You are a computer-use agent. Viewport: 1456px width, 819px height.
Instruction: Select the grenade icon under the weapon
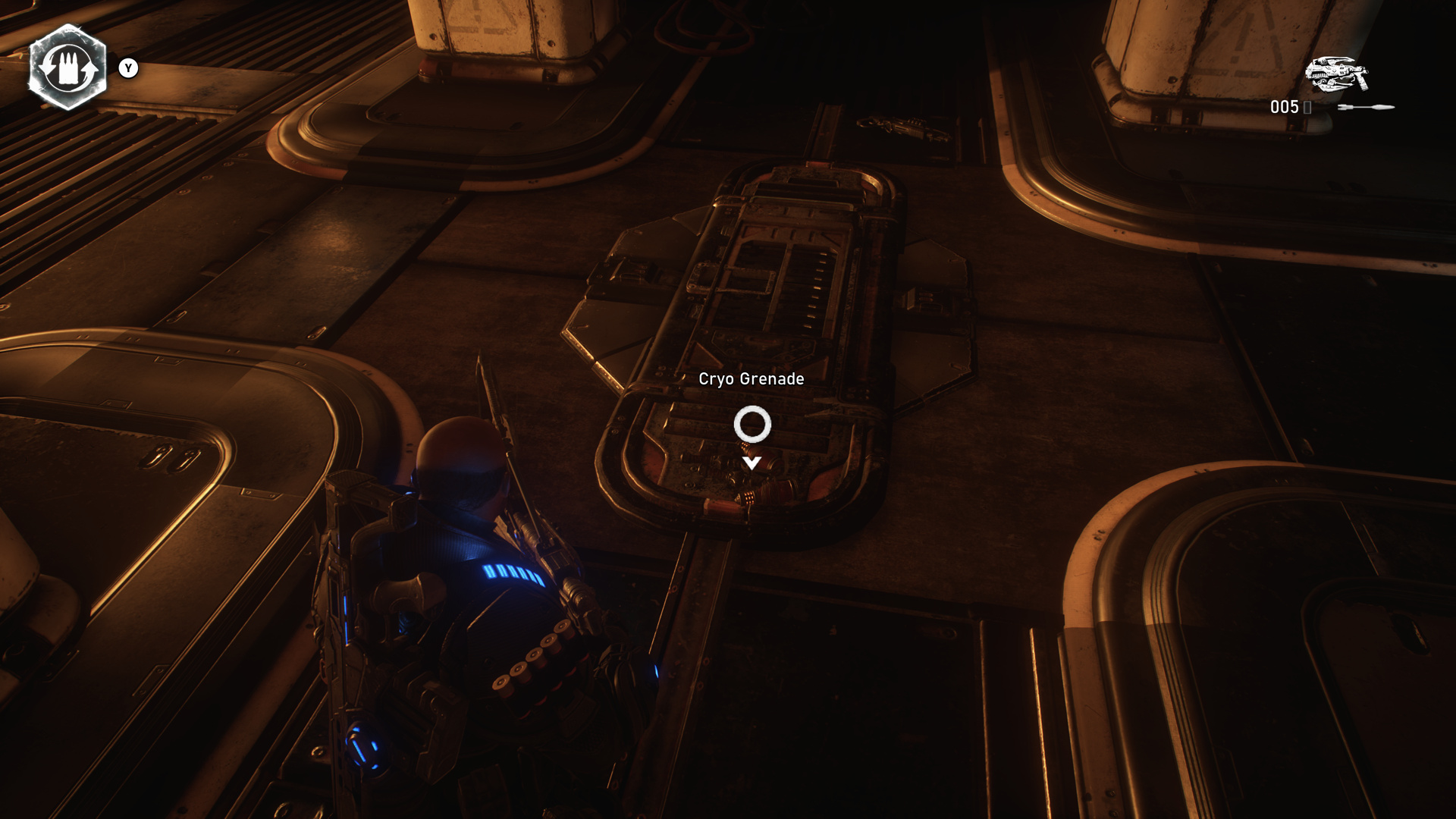click(x=1365, y=108)
